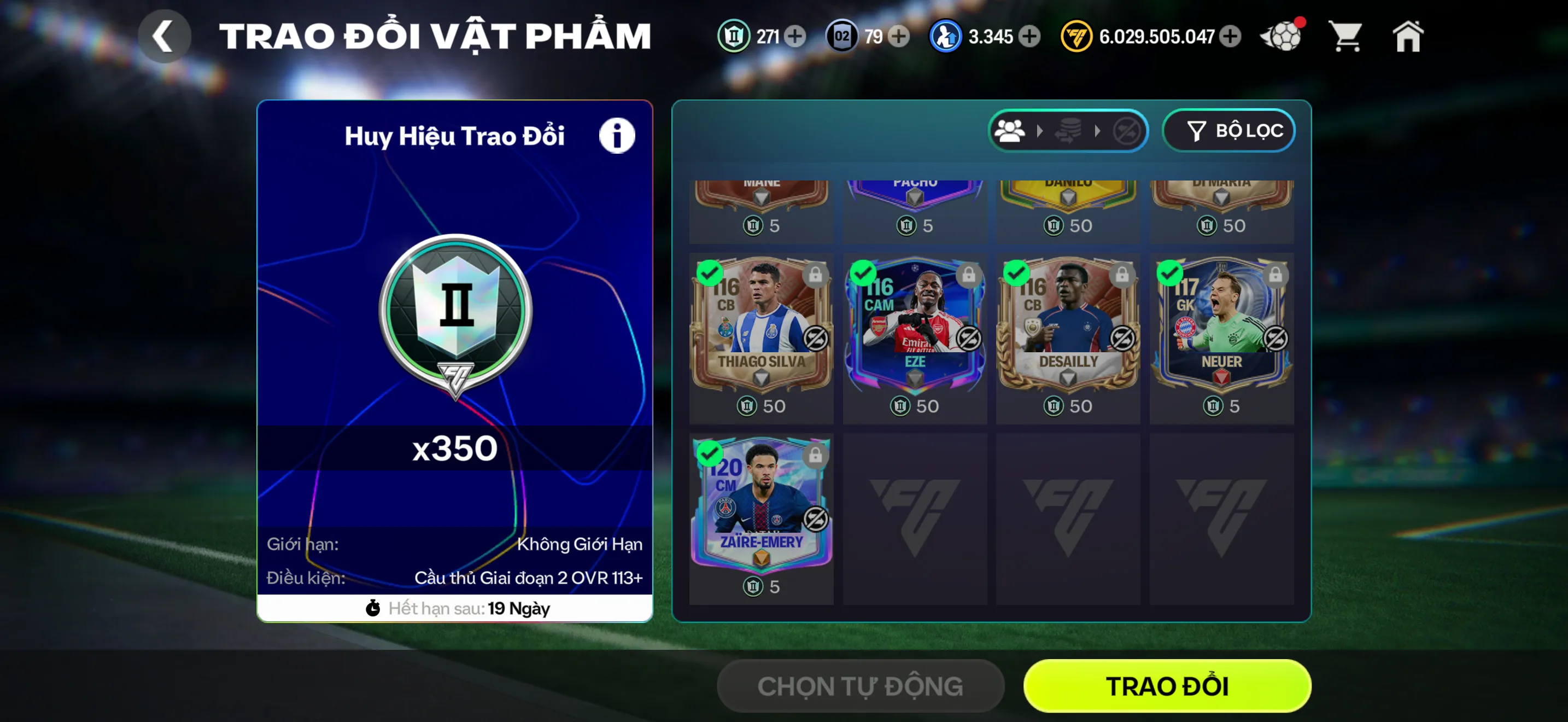Click the CHỌN TỰ ĐỘNG auto-select button
The image size is (1568, 722).
[859, 685]
